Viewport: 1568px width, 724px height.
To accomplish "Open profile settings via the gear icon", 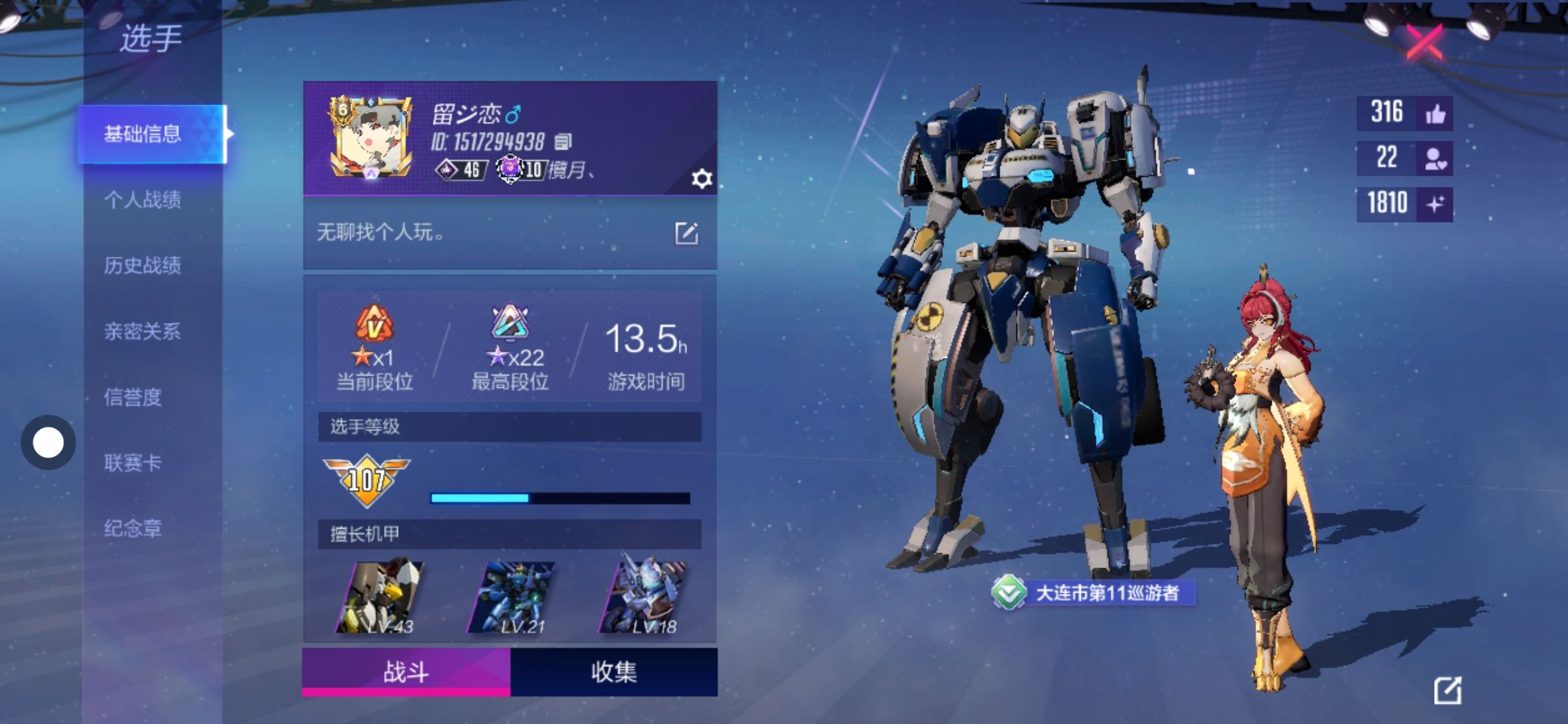I will pyautogui.click(x=701, y=179).
